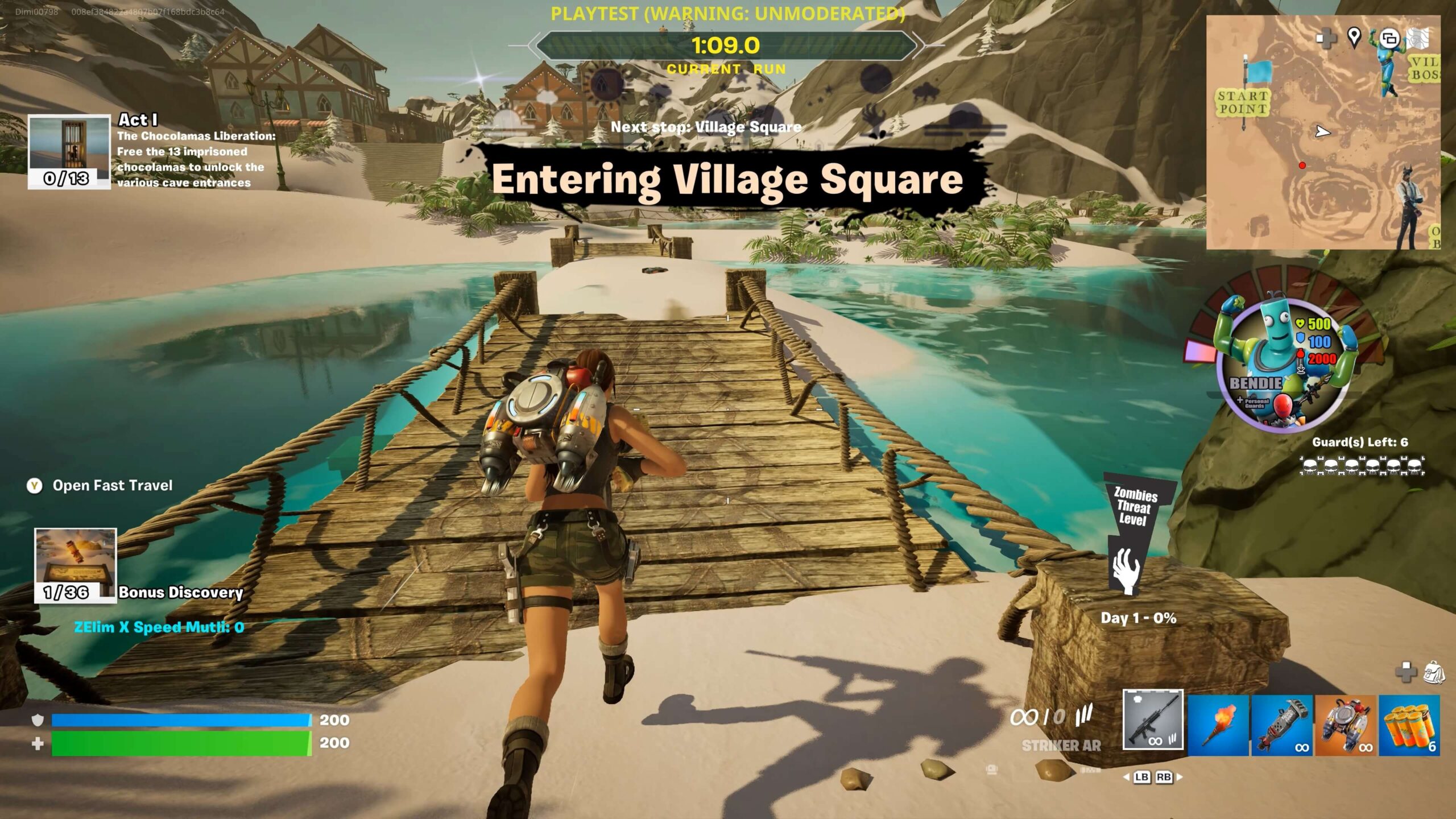
Task: Click the map pin marker icon
Action: [1354, 38]
